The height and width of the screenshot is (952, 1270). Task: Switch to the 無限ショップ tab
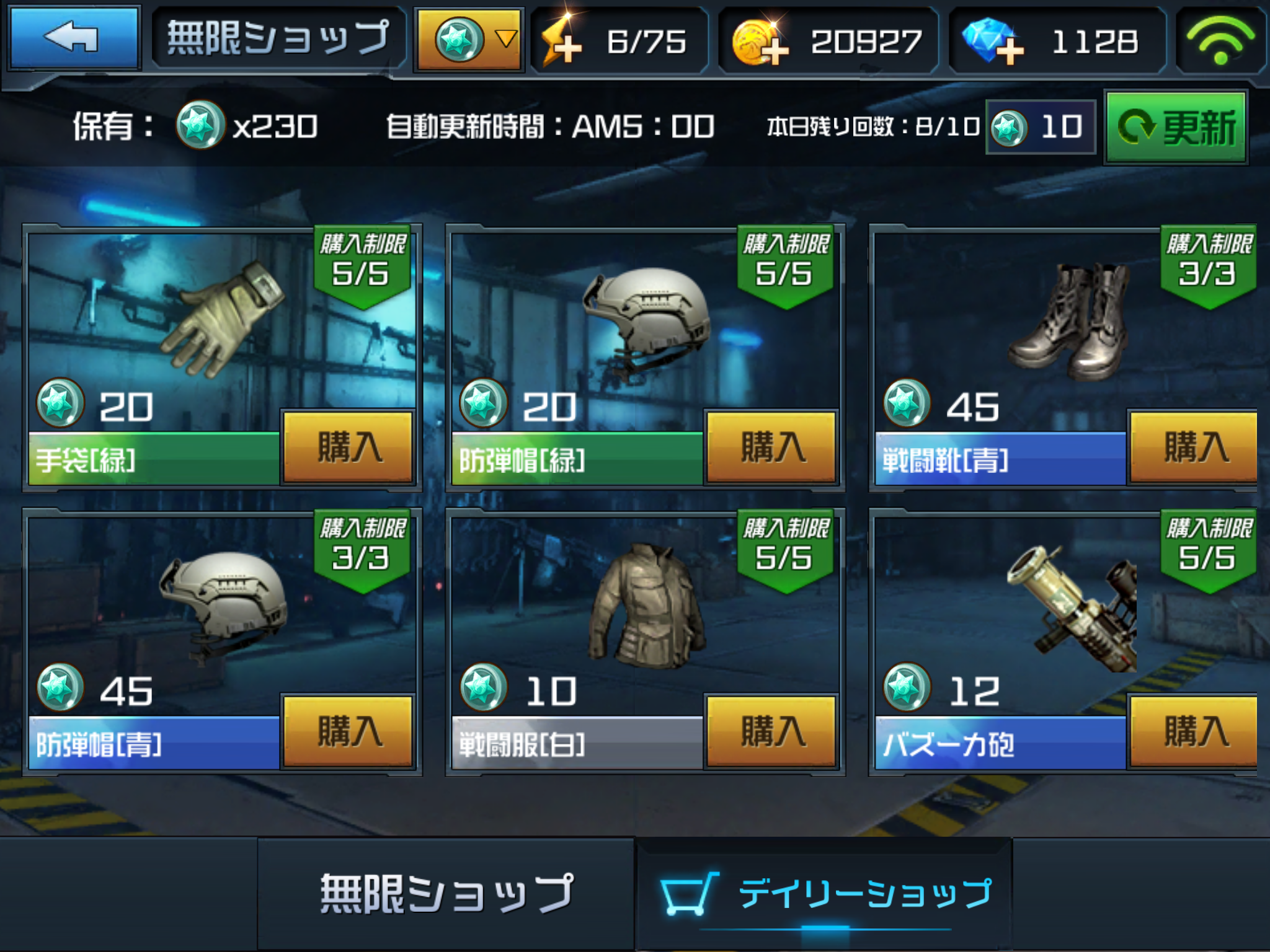[x=446, y=894]
